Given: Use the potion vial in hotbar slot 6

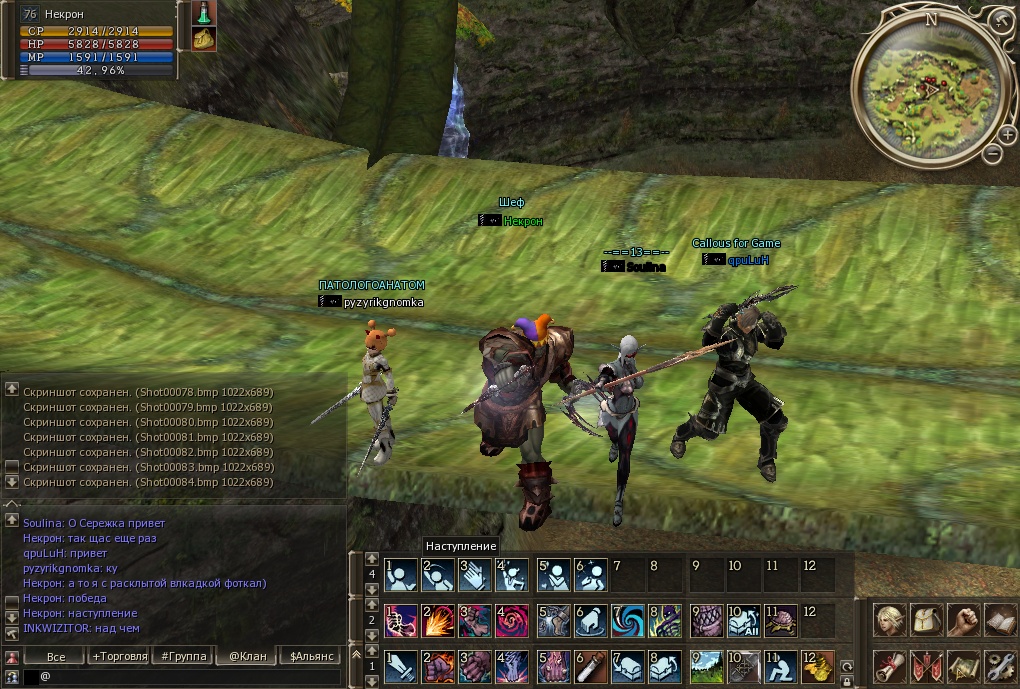Looking at the screenshot, I should coord(590,665).
